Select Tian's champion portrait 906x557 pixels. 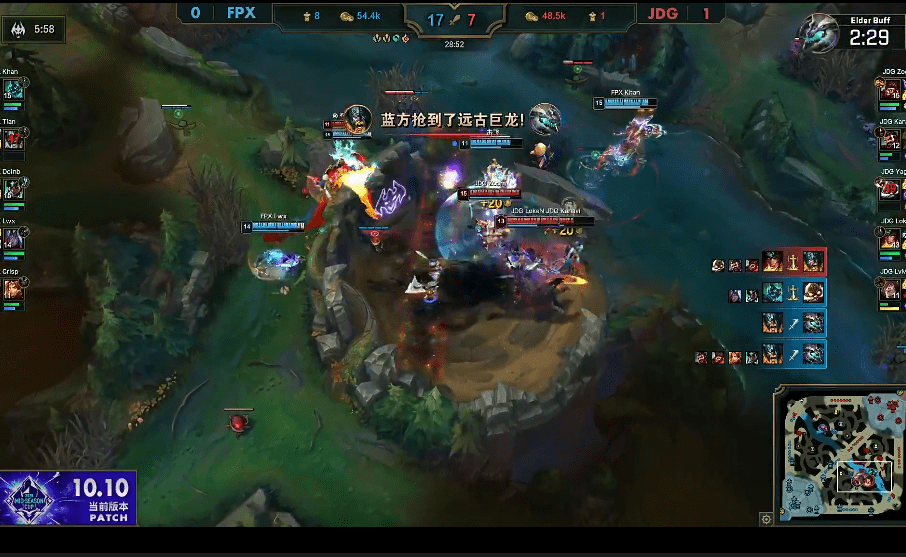coord(13,139)
